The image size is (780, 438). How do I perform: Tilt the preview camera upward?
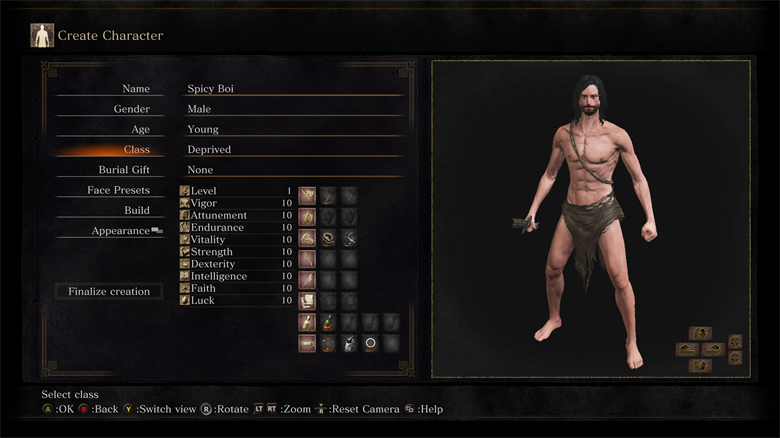pyautogui.click(x=700, y=333)
